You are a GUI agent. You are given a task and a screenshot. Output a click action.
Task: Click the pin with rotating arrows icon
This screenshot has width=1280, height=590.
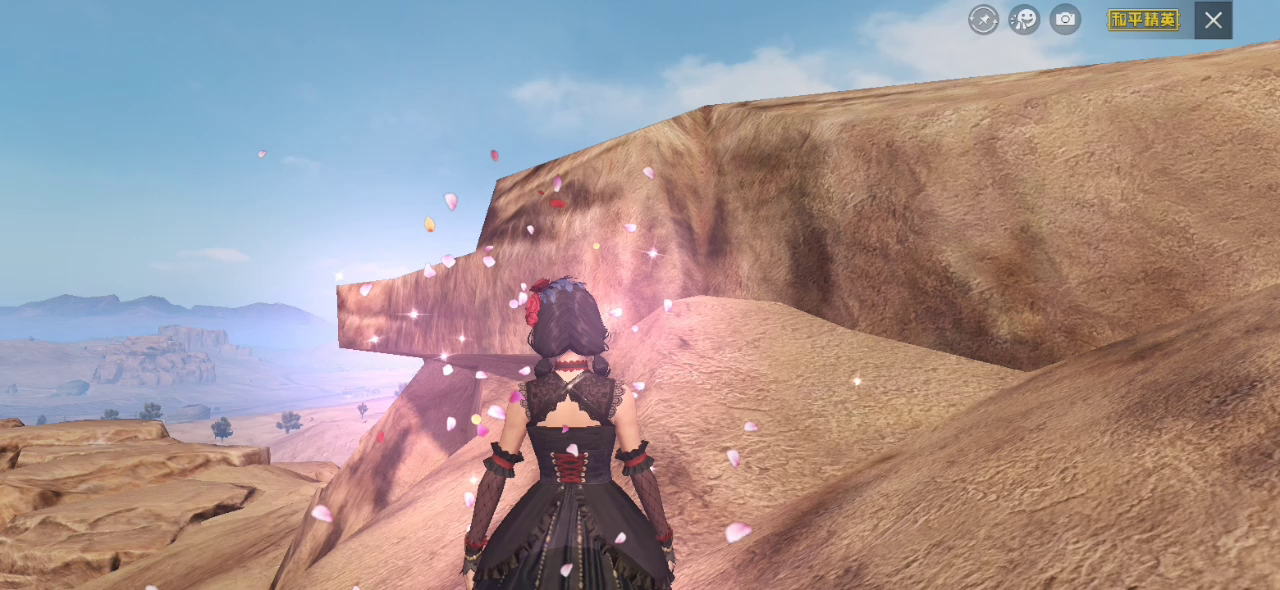983,19
